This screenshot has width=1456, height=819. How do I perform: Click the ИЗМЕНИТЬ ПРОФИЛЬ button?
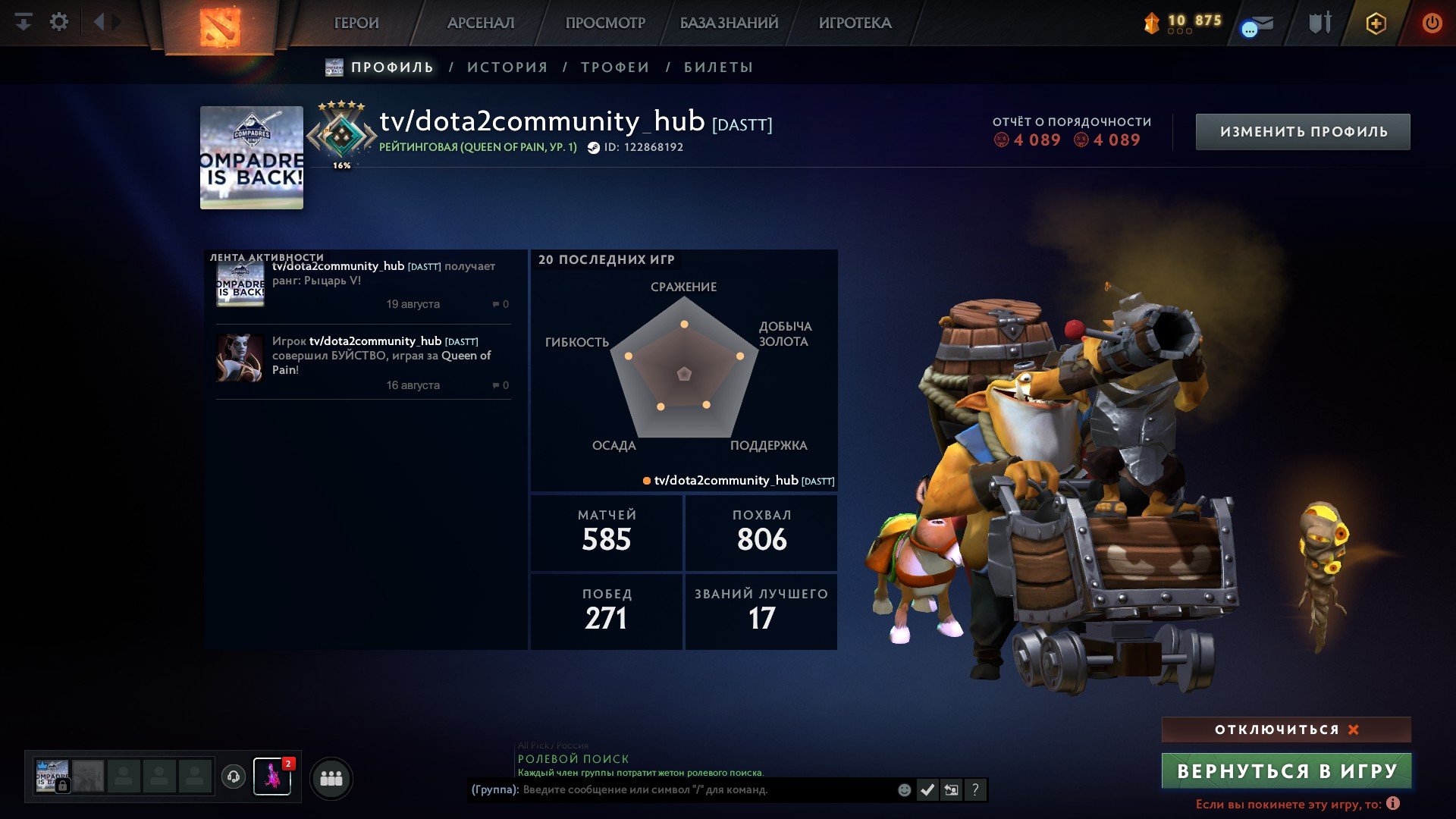(x=1302, y=130)
